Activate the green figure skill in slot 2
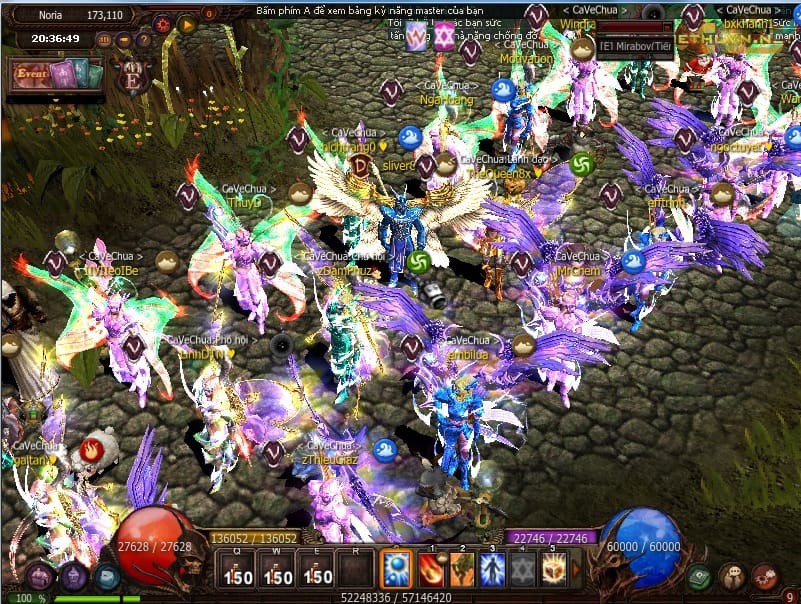 click(x=462, y=569)
